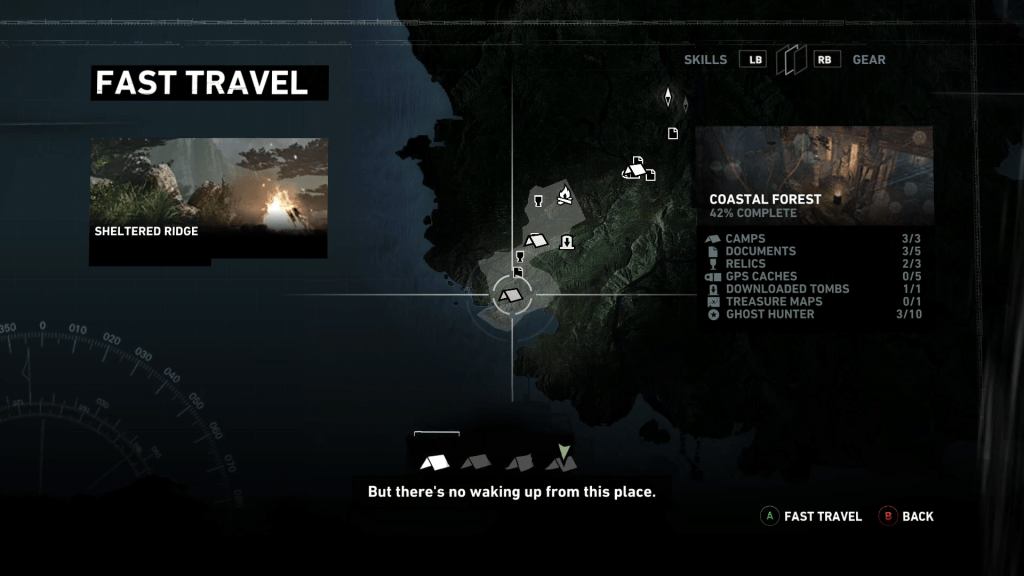Switch to the Gear tab
The image size is (1024, 576).
click(x=868, y=60)
